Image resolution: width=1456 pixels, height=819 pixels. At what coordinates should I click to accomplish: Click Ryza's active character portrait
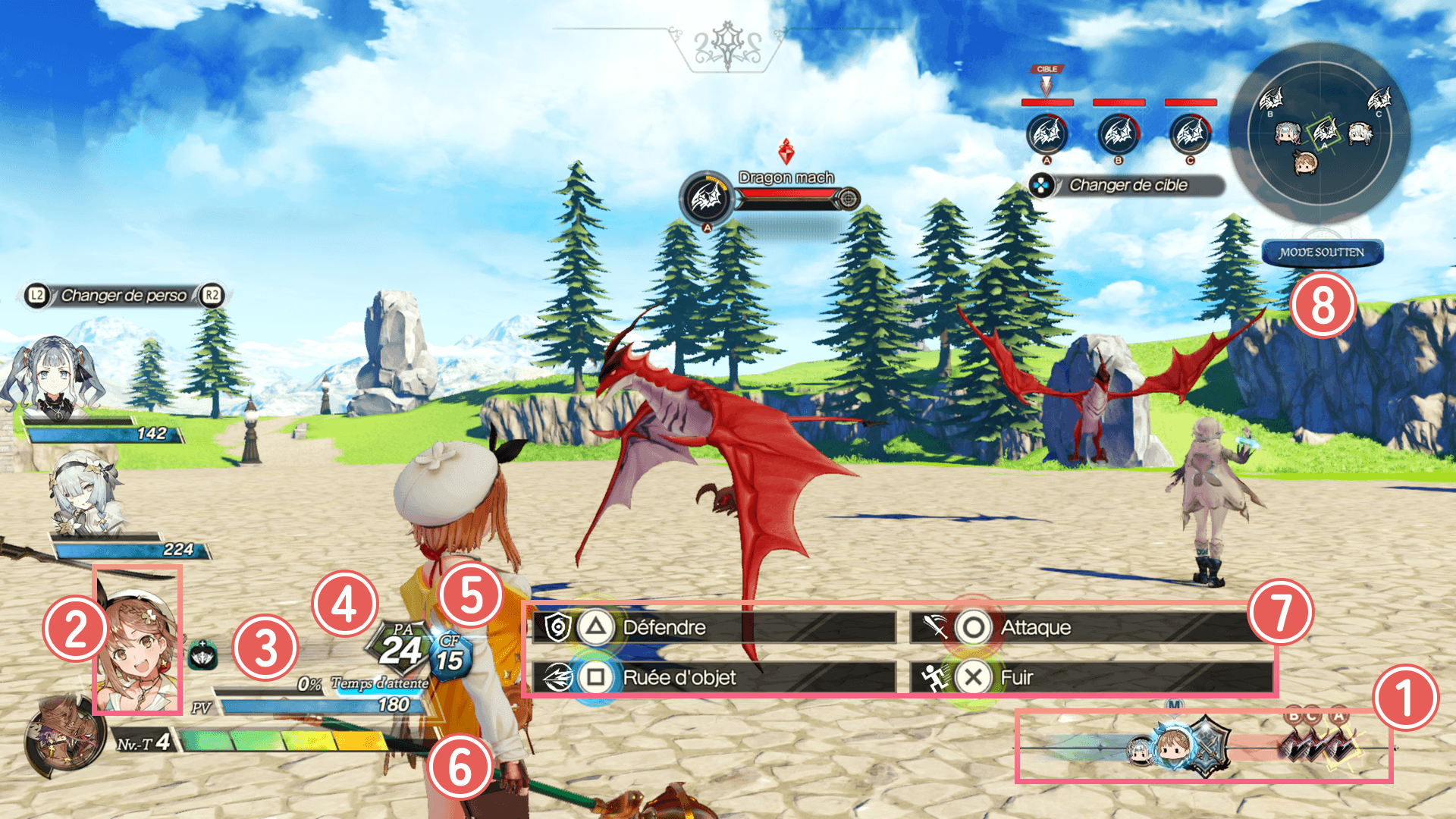point(137,641)
